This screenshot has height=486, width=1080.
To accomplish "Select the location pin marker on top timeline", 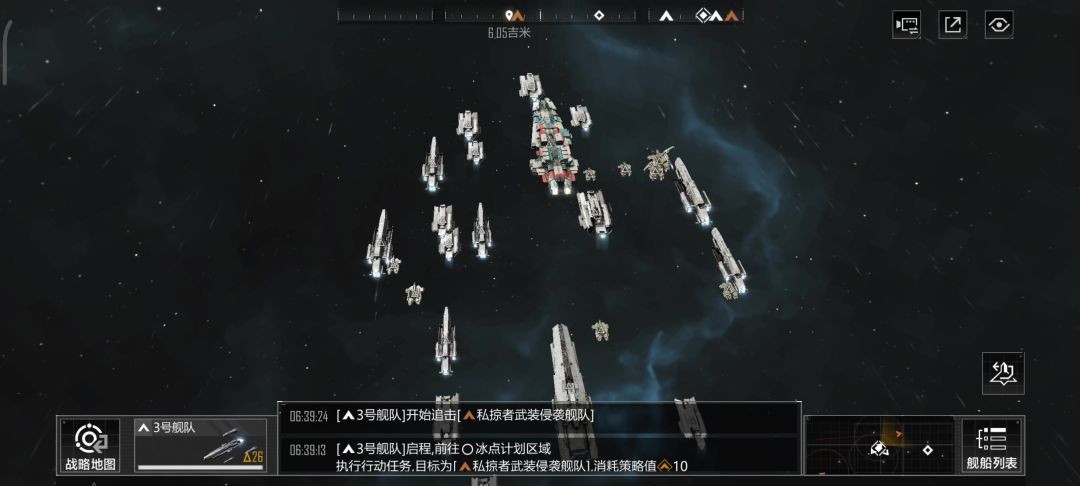I will point(509,15).
